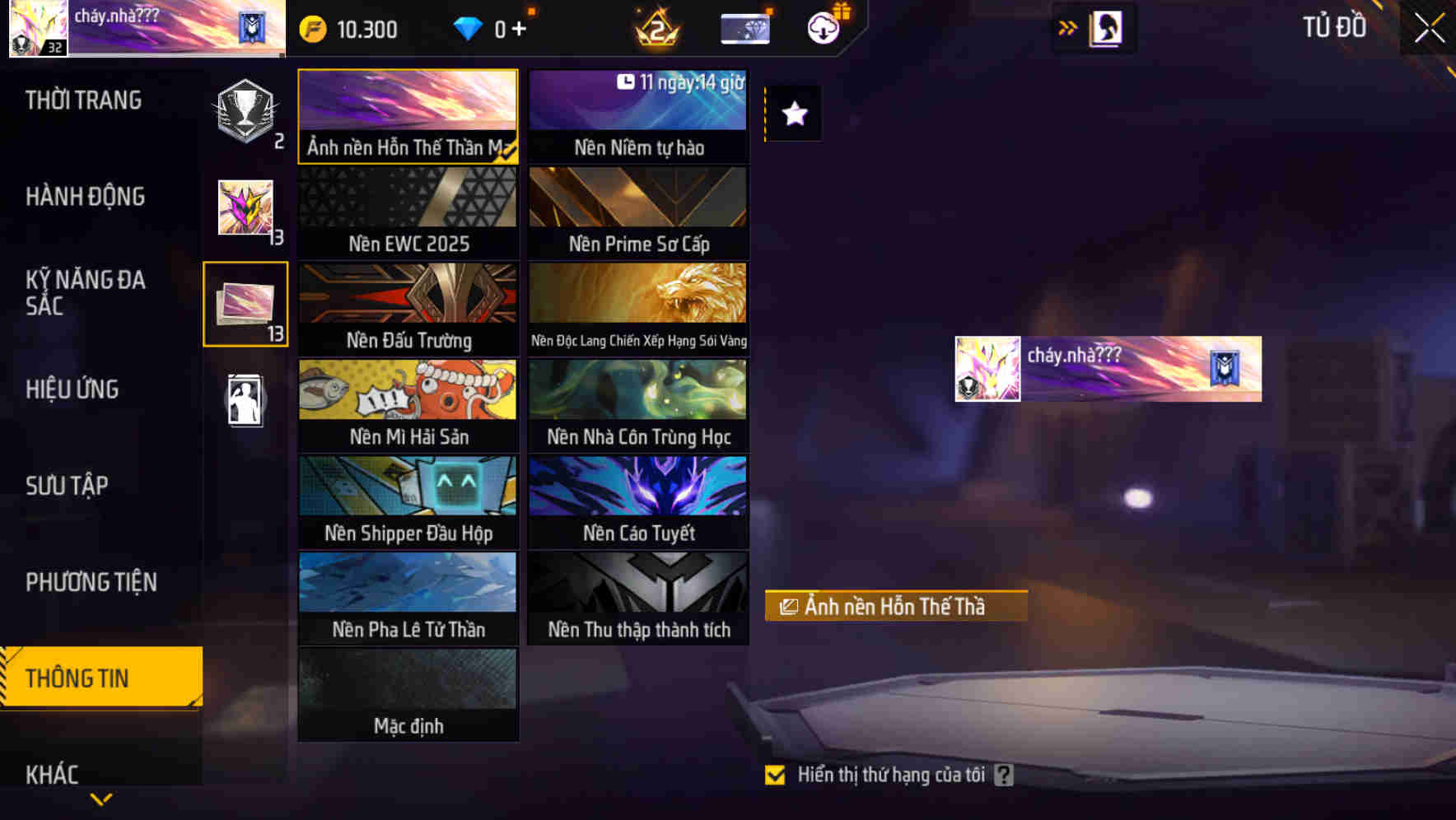Collapse the panel using the double arrows
The width and height of the screenshot is (1456, 820).
[1068, 27]
